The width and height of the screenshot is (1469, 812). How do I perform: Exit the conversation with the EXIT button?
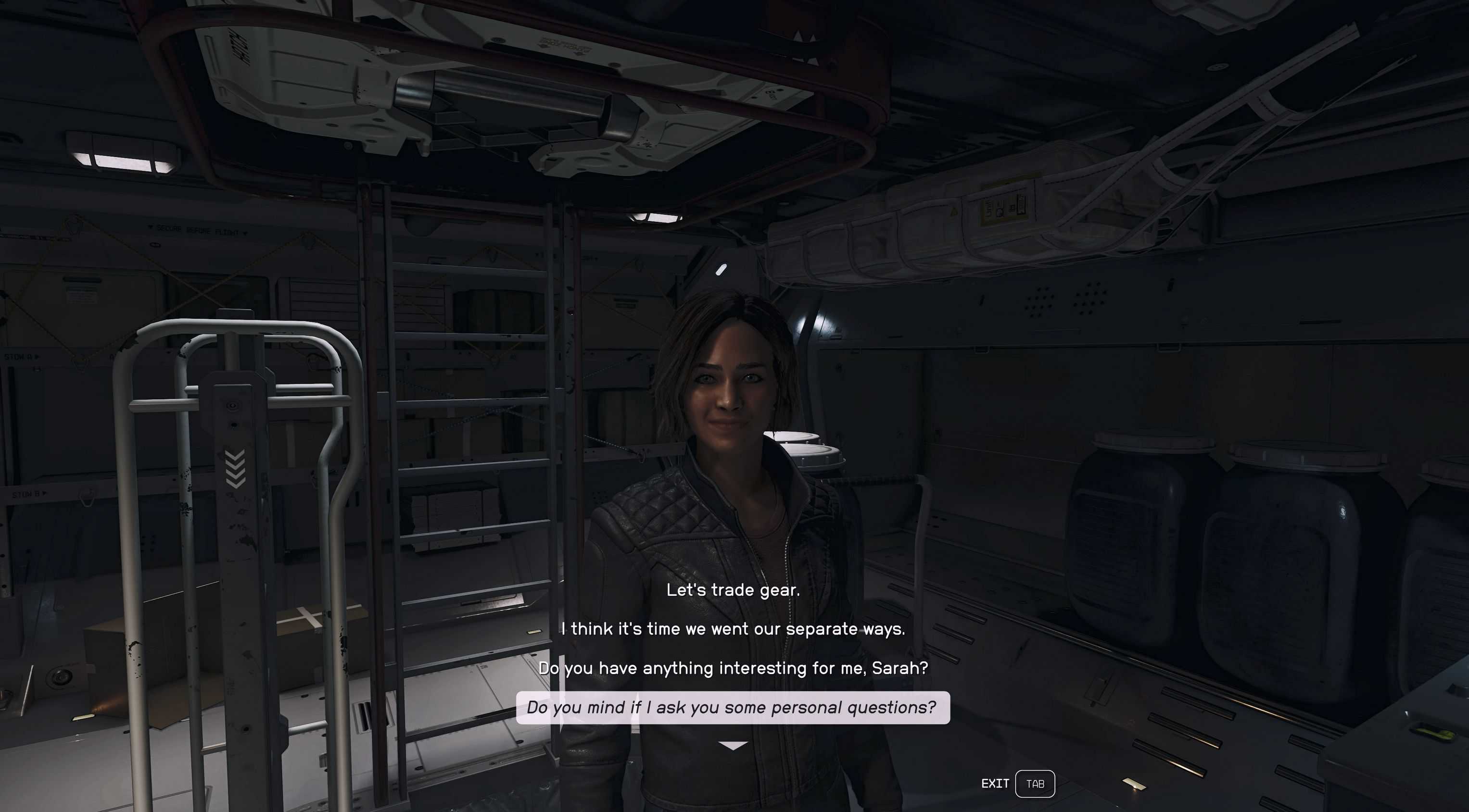[1018, 784]
